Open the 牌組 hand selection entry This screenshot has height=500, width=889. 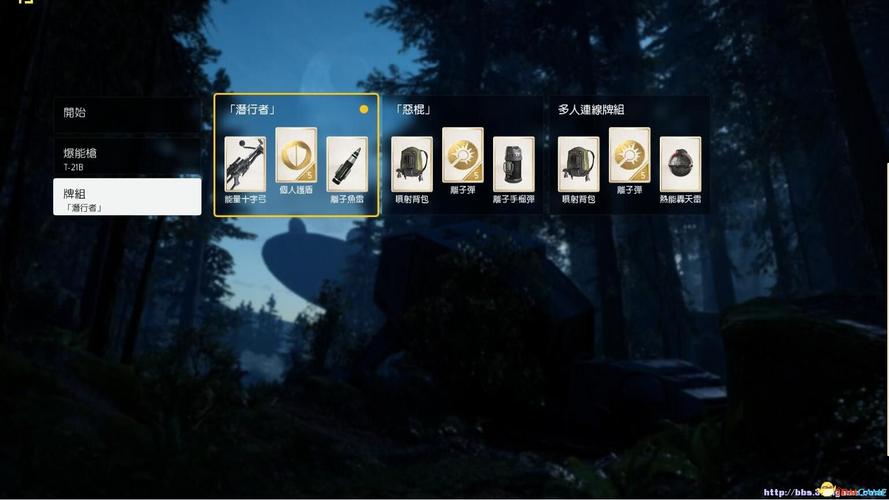pyautogui.click(x=127, y=197)
